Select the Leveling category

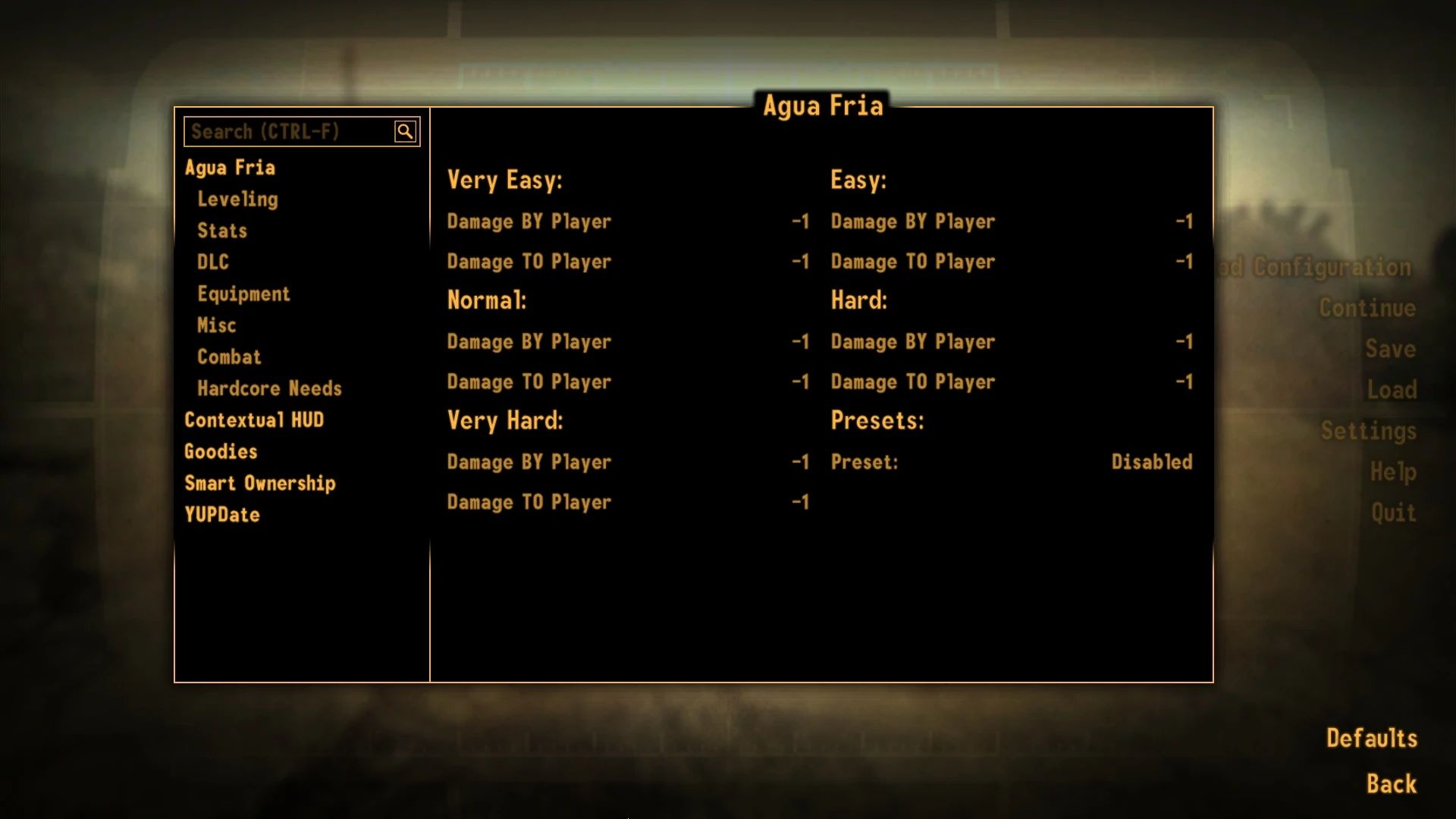(x=237, y=199)
